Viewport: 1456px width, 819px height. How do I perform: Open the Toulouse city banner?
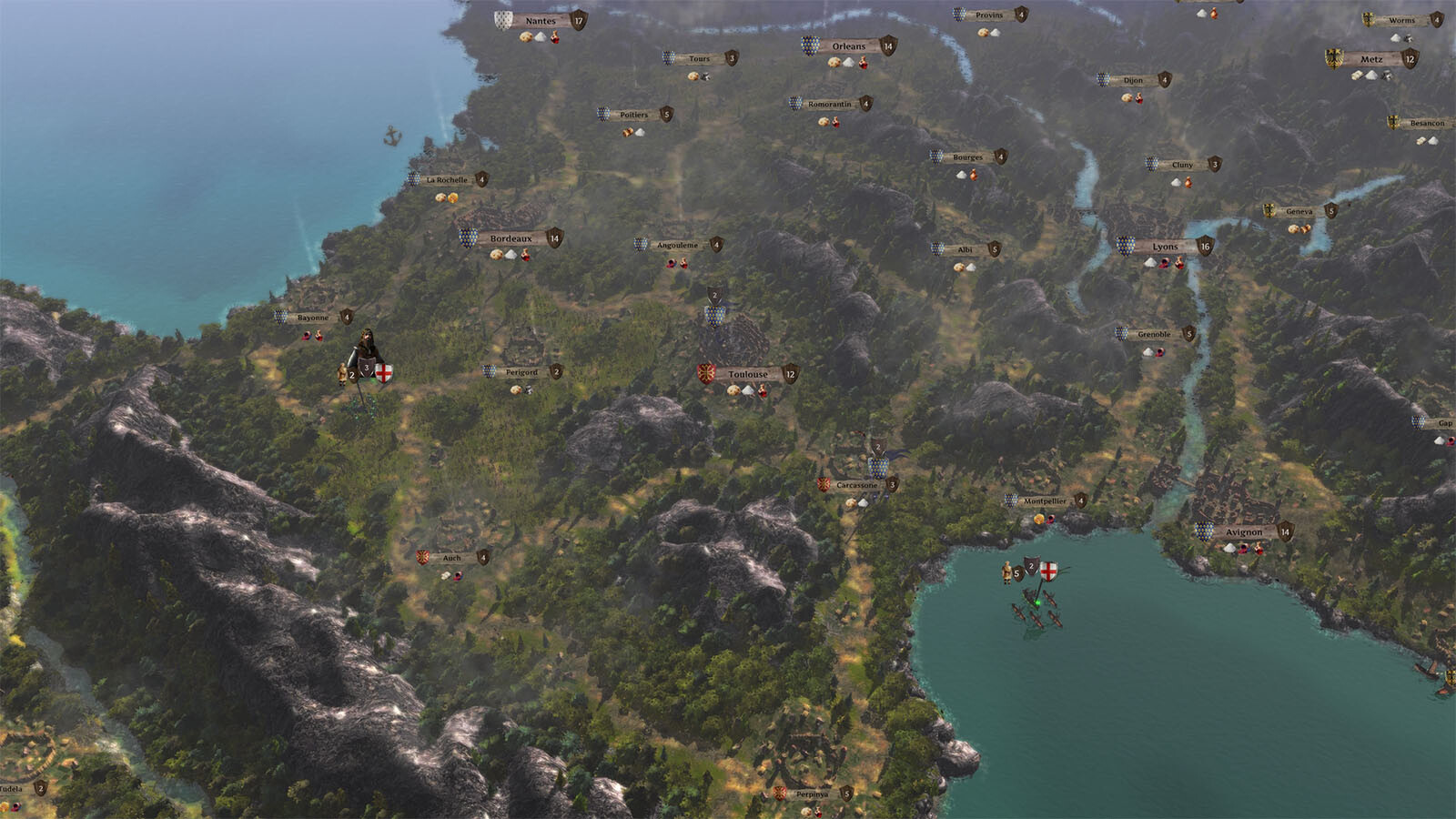click(x=748, y=375)
